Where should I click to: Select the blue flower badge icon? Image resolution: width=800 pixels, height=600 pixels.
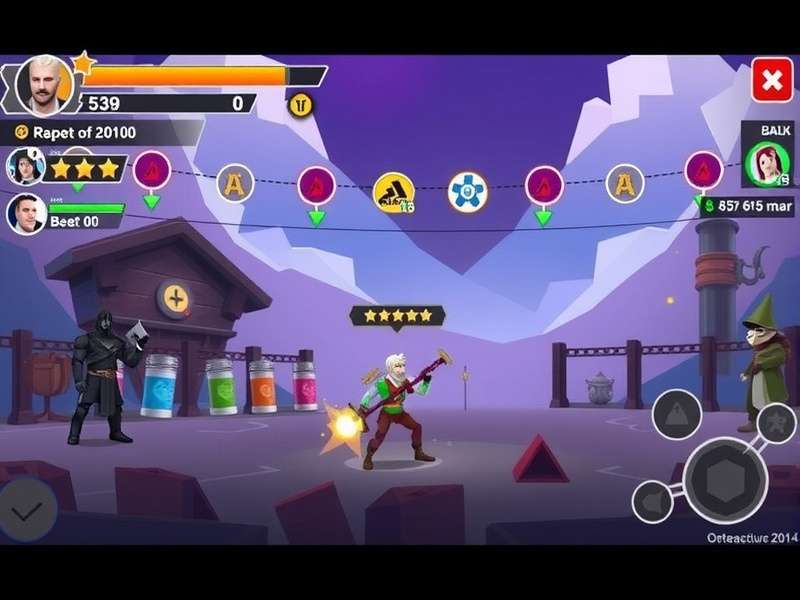pos(467,191)
